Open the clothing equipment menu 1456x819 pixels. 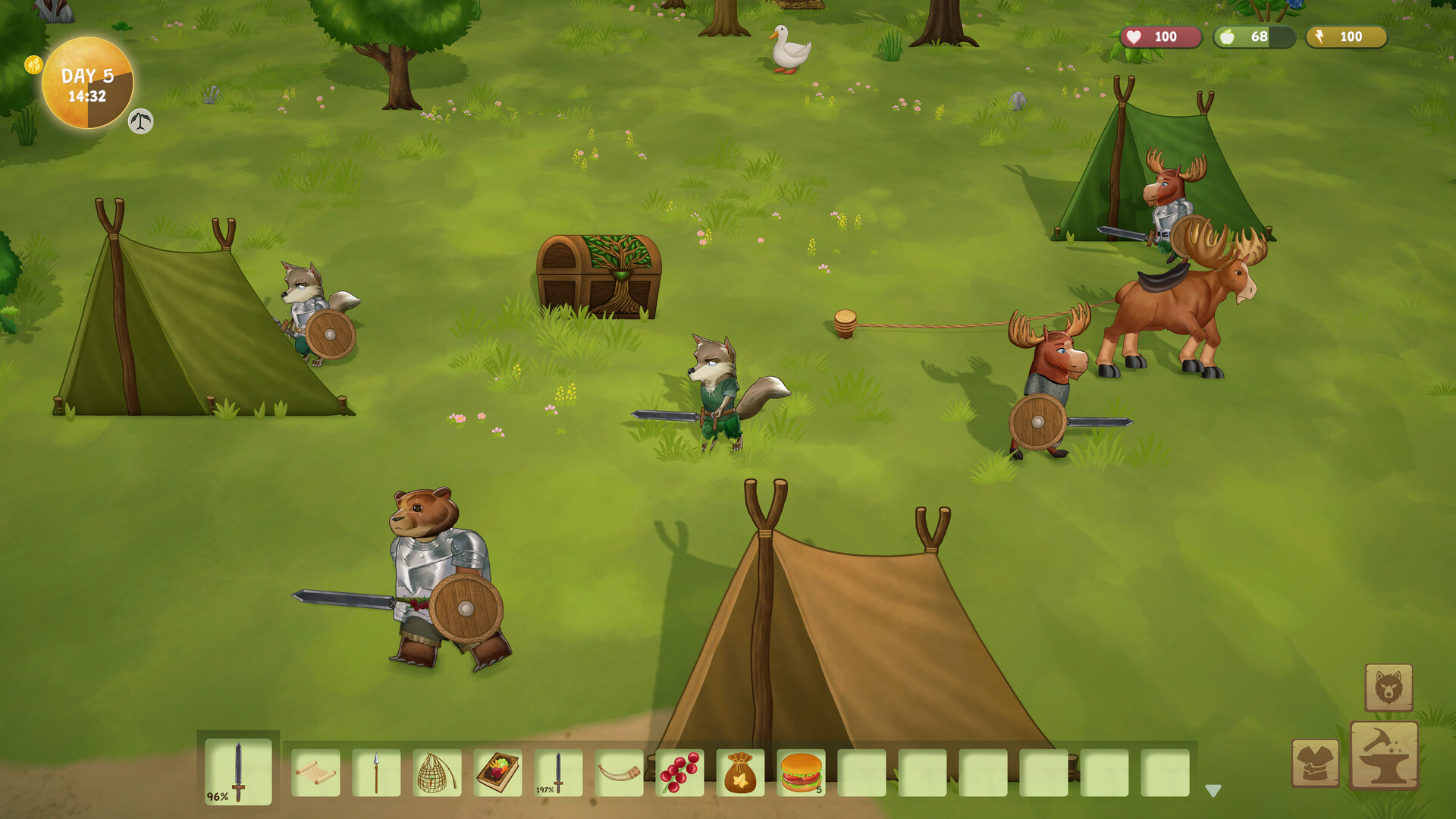pyautogui.click(x=1315, y=763)
